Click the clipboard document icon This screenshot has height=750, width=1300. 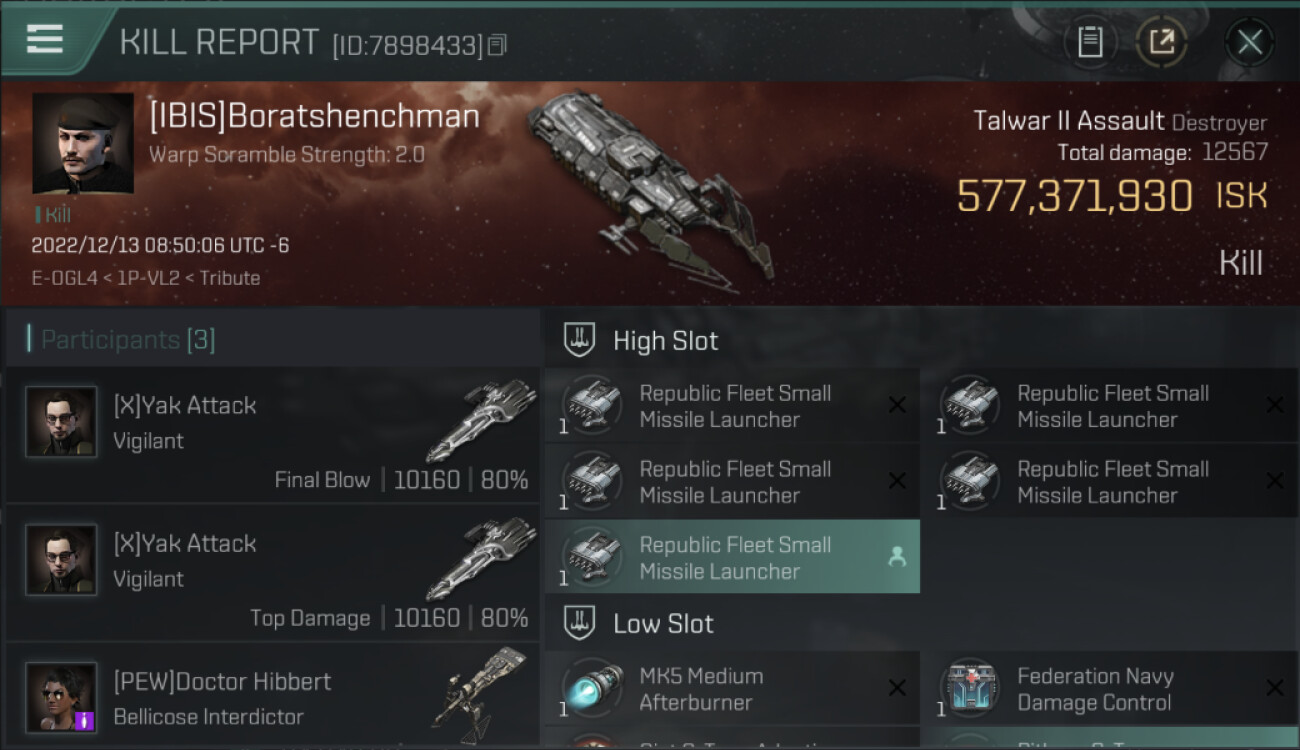point(1090,42)
